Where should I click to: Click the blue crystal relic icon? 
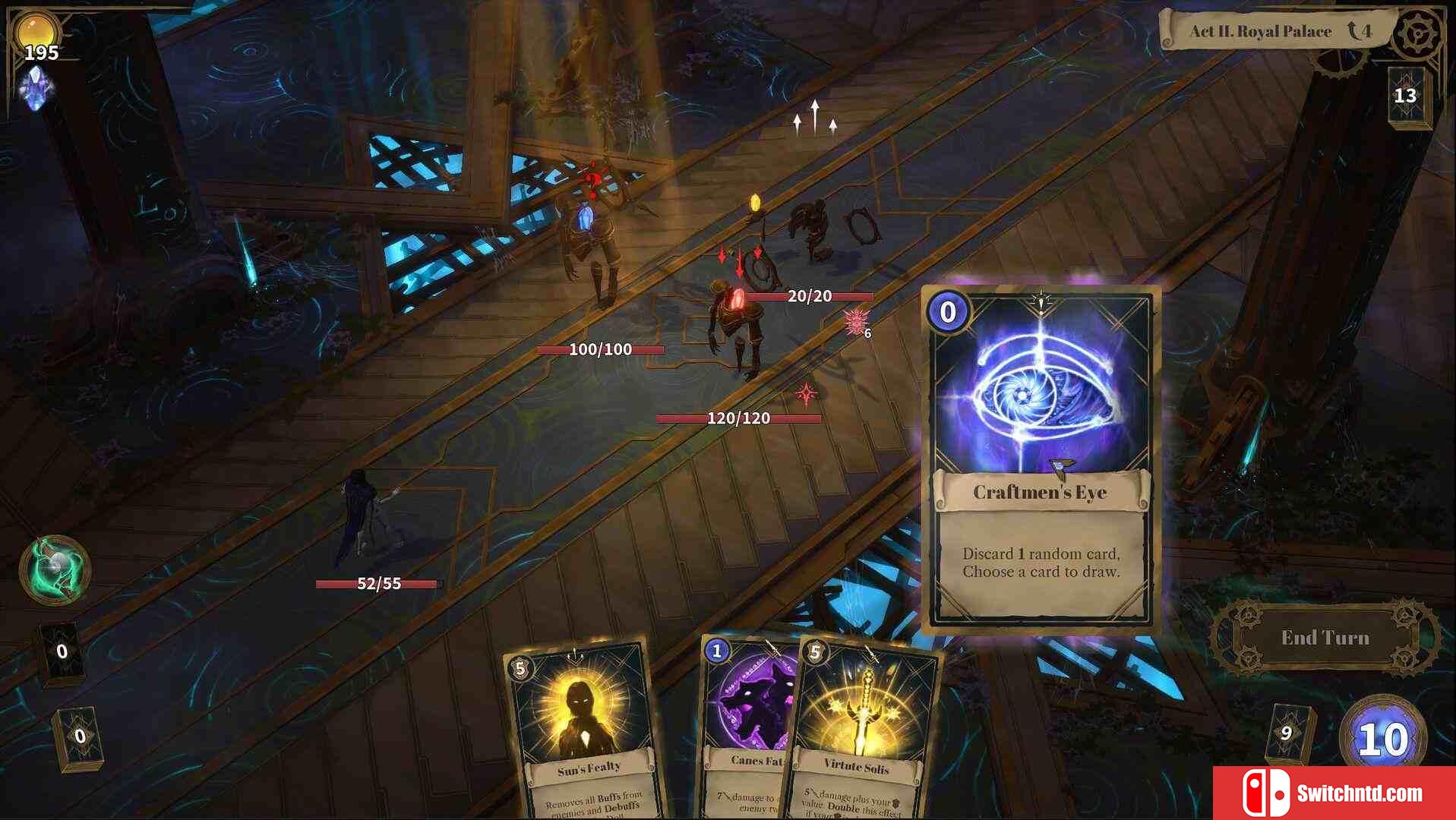(x=36, y=89)
